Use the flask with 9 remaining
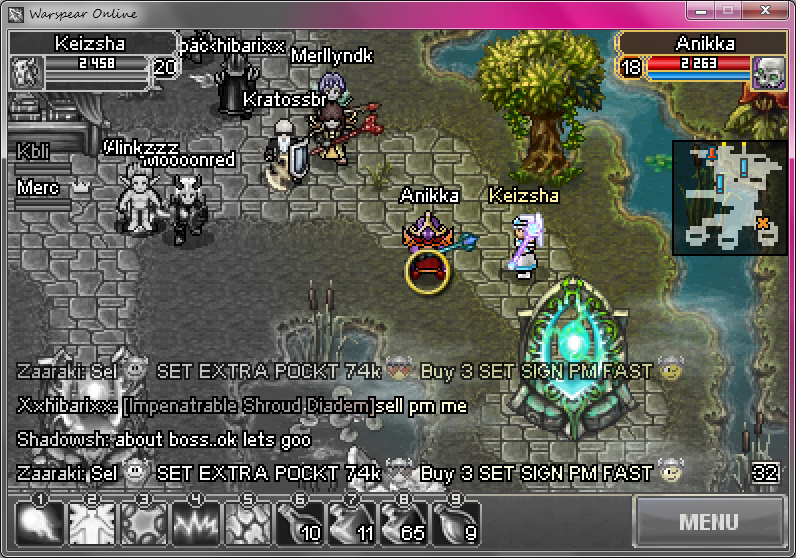 [x=456, y=522]
